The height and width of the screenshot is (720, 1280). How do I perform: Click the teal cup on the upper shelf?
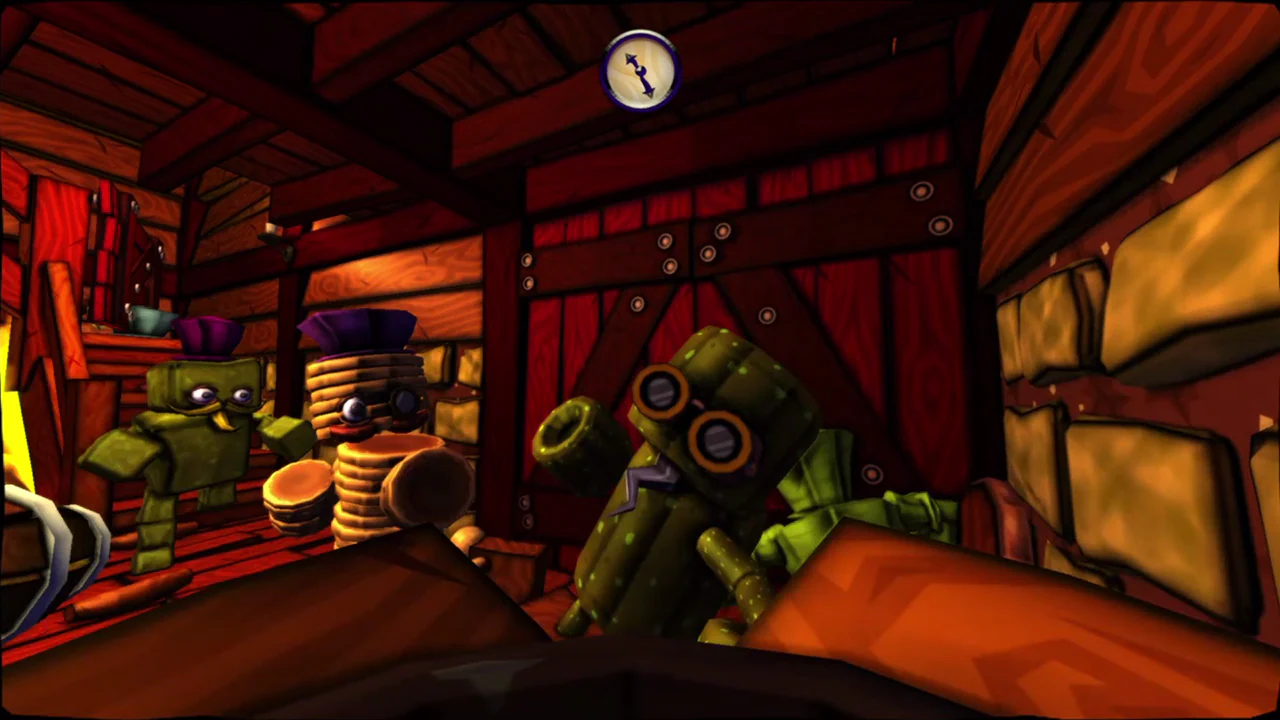149,320
